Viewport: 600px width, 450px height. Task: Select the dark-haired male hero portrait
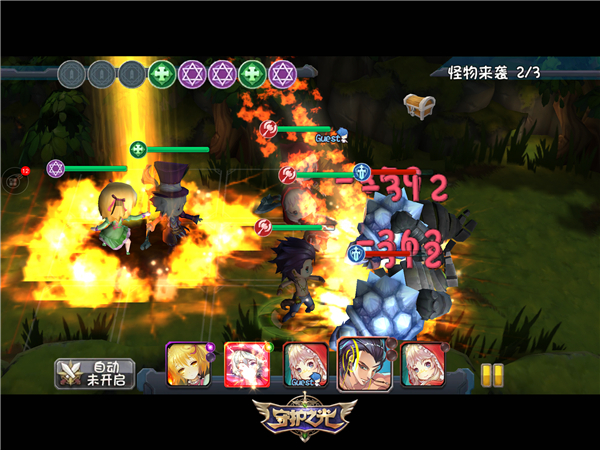click(363, 363)
